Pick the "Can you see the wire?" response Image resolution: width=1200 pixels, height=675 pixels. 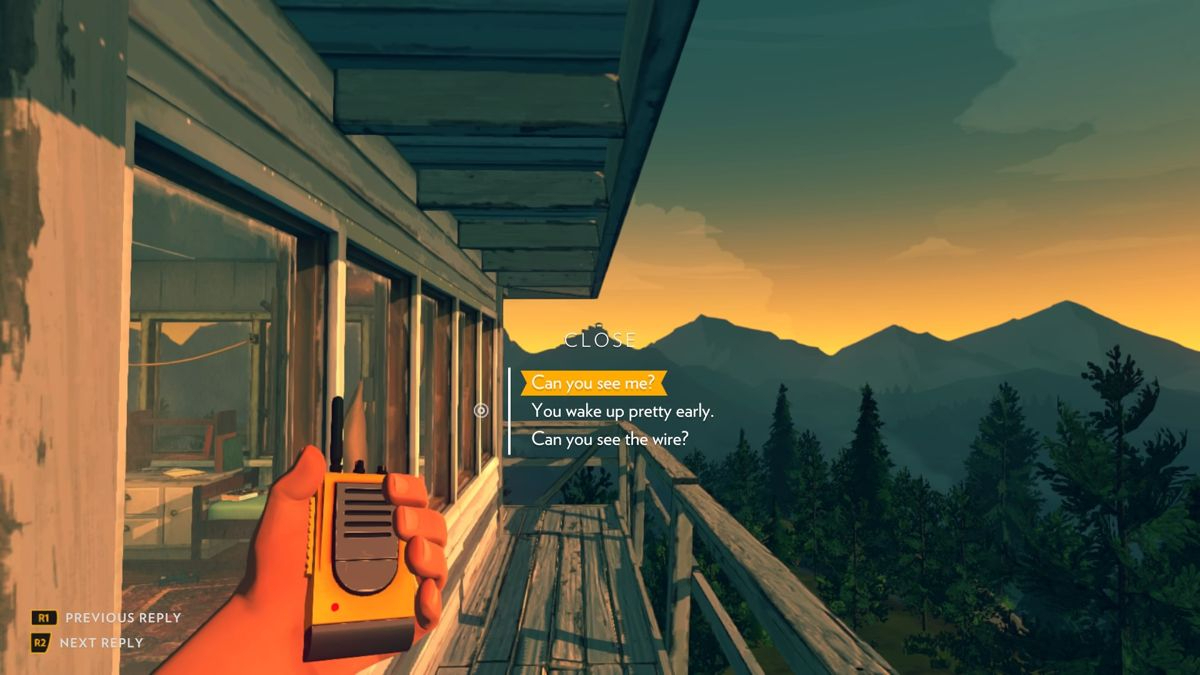pyautogui.click(x=609, y=439)
